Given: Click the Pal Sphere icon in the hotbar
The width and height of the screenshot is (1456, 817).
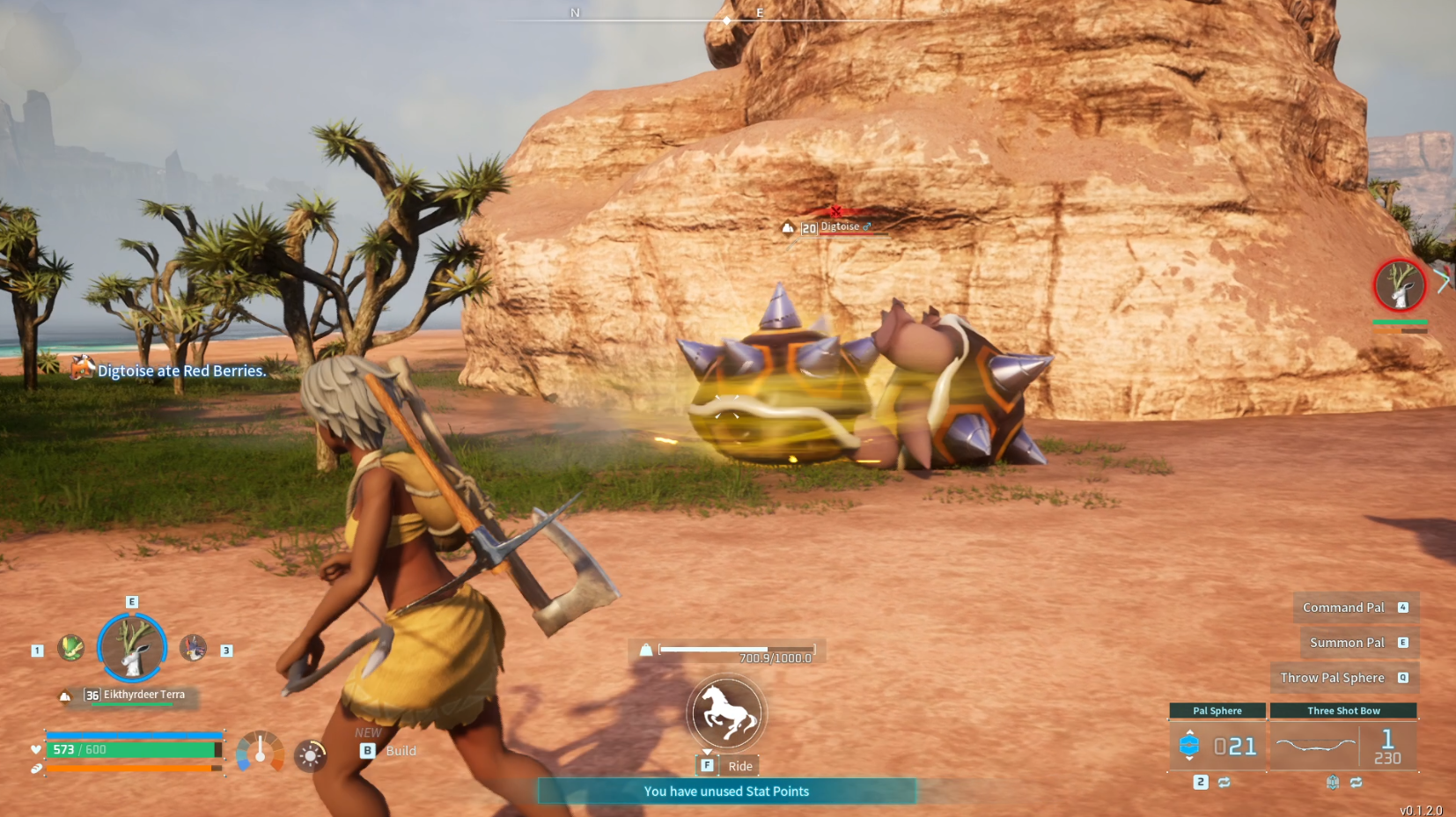Looking at the screenshot, I should click(x=1190, y=745).
